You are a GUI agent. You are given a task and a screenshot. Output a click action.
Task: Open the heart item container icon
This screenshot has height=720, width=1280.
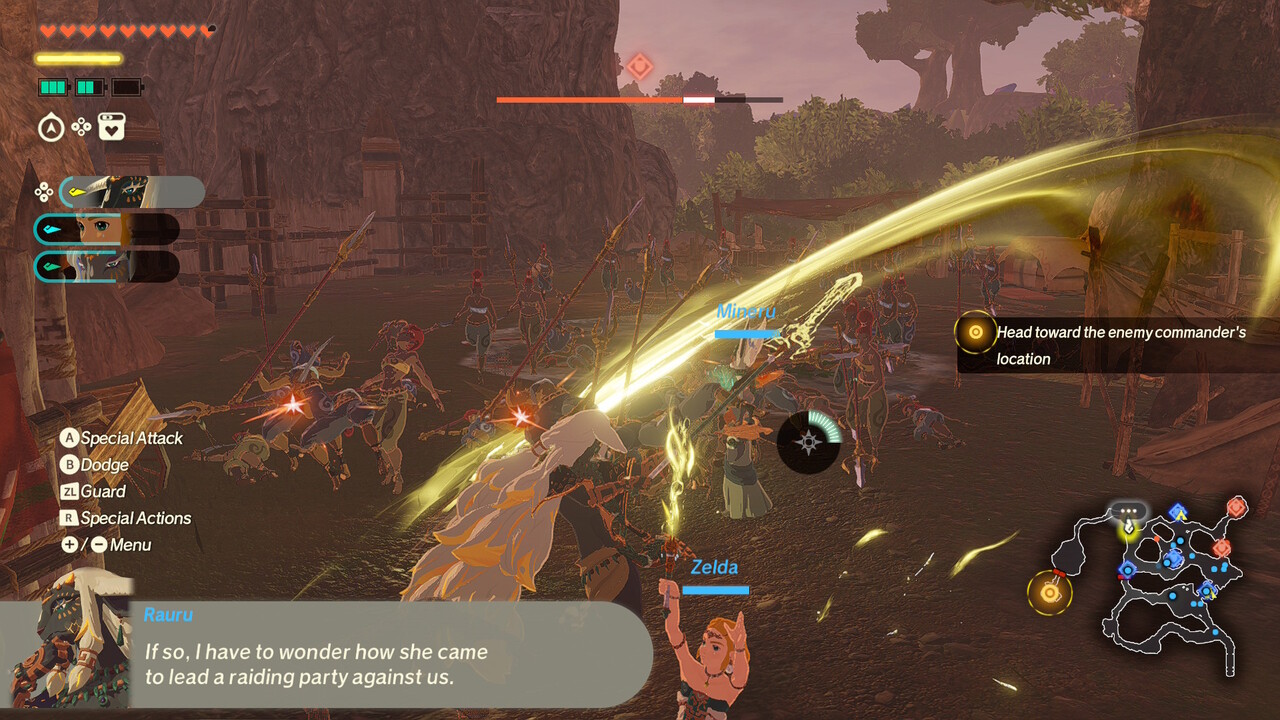(112, 127)
